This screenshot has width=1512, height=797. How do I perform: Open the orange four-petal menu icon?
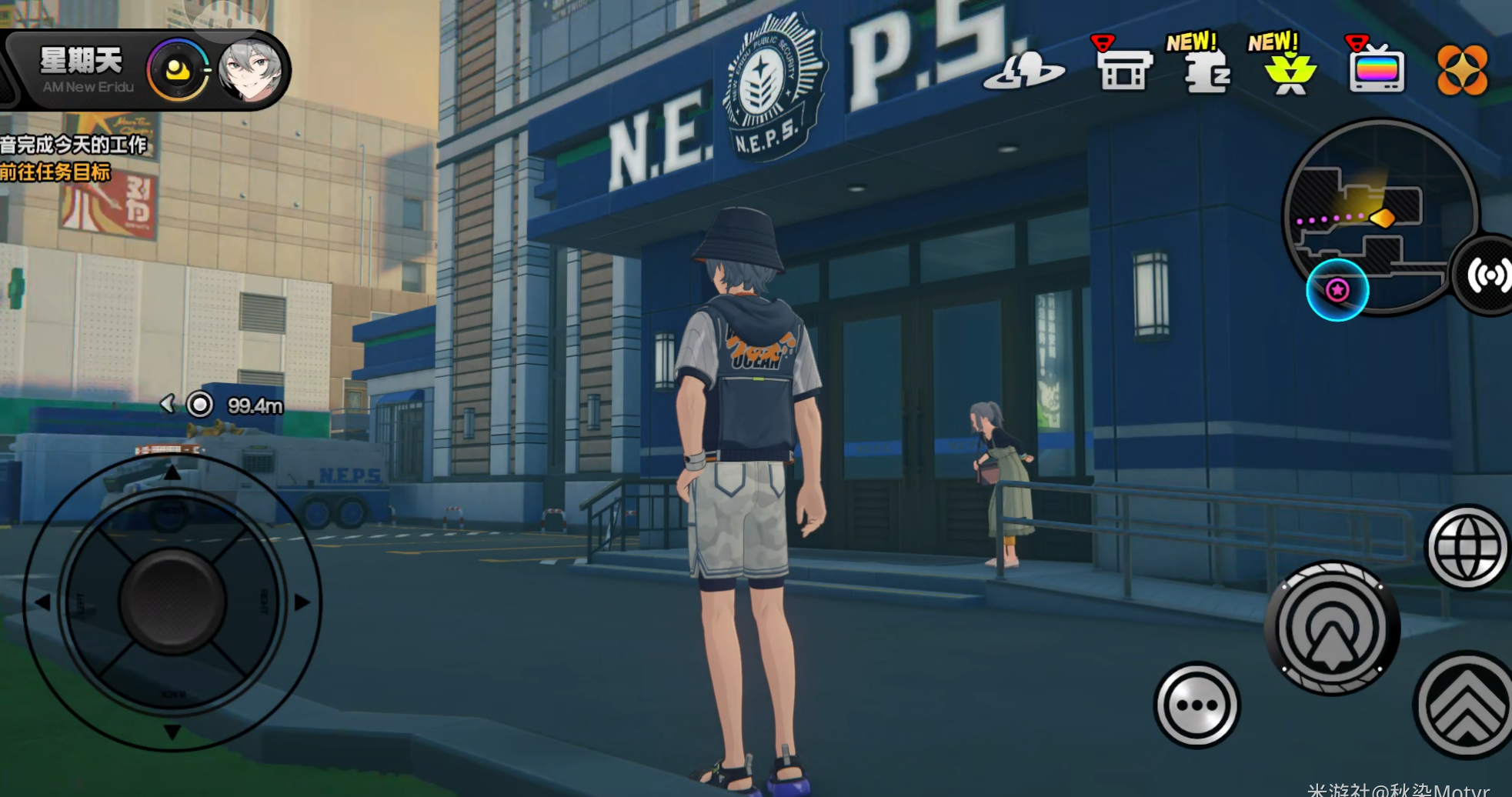tap(1461, 71)
